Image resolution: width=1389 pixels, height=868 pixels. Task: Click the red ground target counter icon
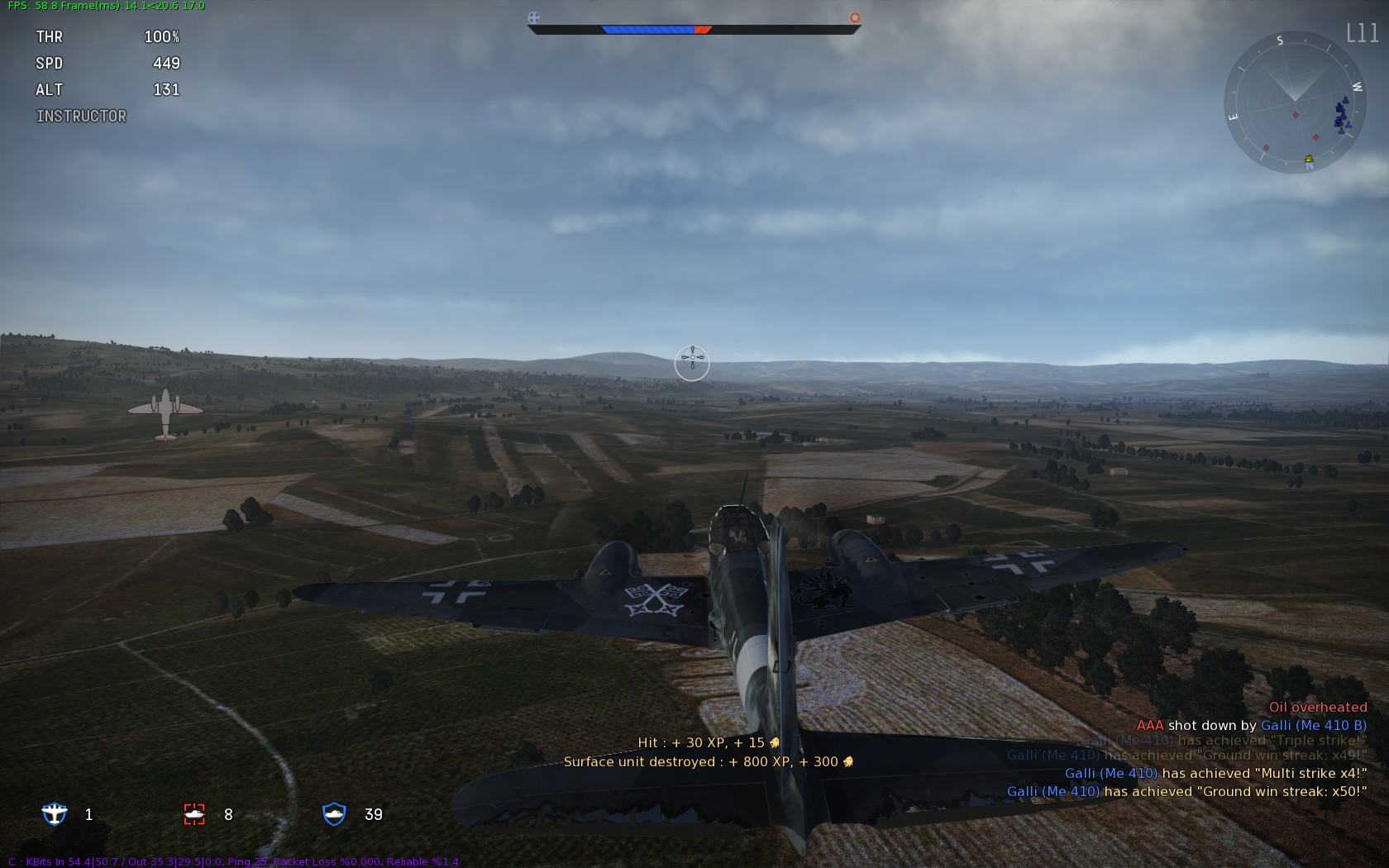[194, 814]
